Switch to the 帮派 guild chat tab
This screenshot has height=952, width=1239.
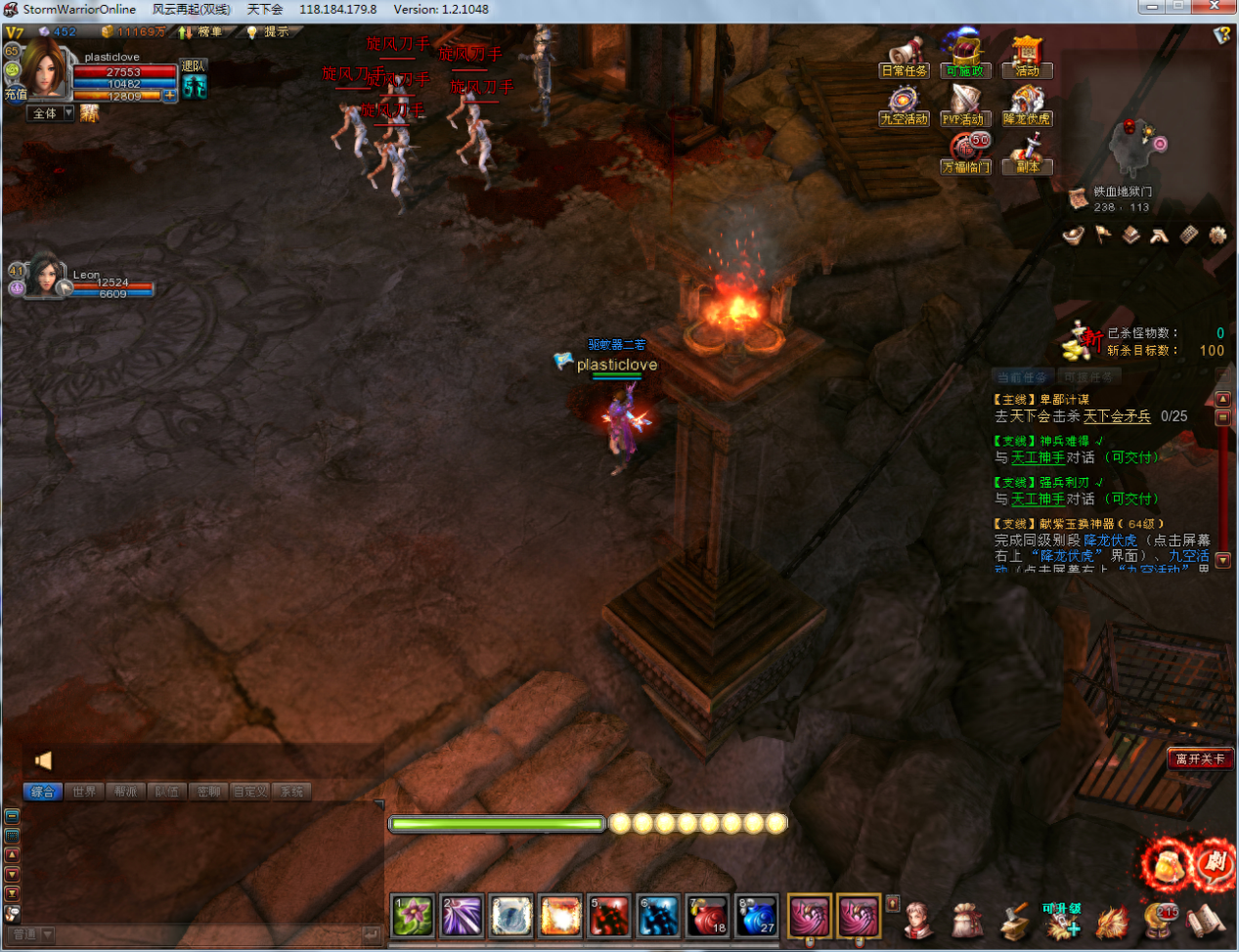pos(126,792)
